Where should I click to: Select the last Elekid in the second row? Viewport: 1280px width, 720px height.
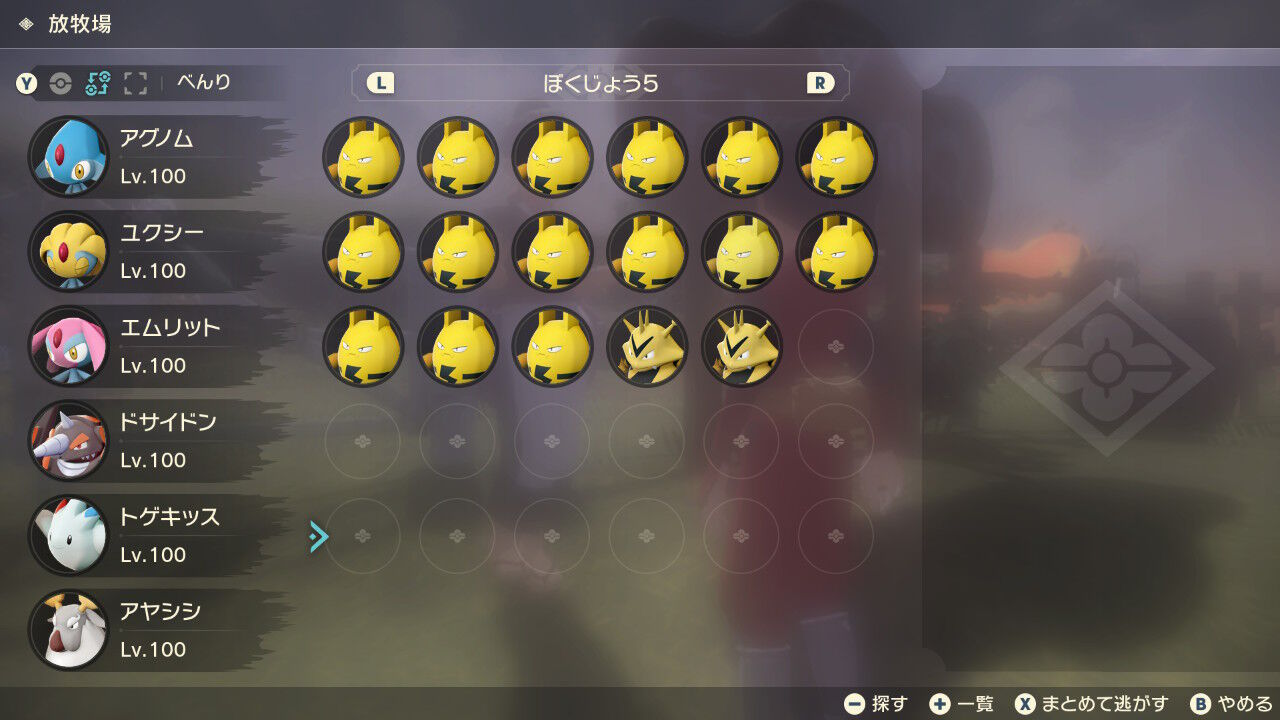click(x=835, y=252)
